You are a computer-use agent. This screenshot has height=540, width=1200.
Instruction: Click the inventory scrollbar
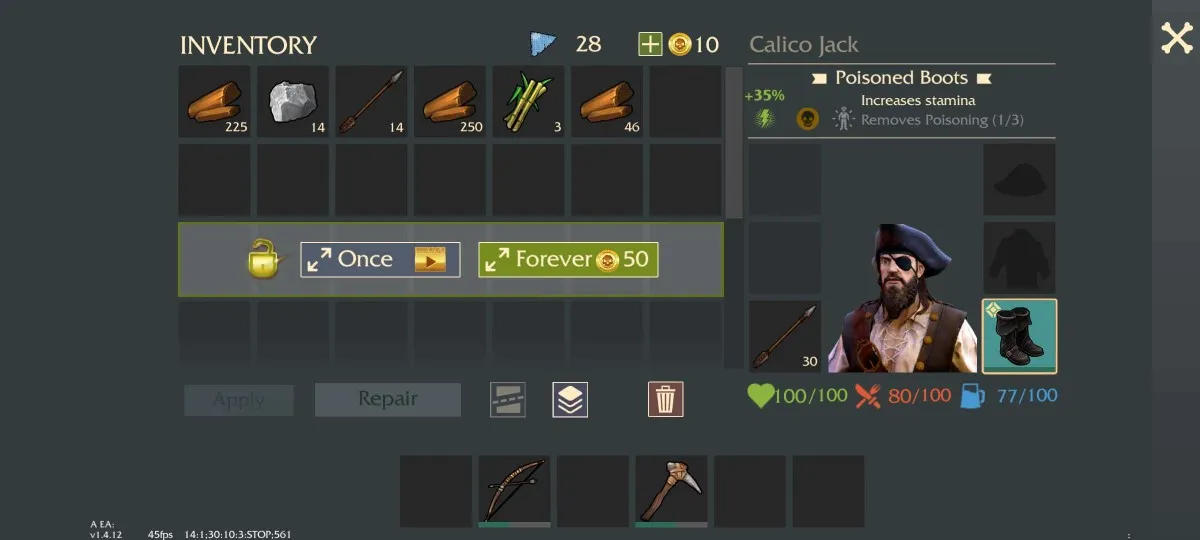point(734,140)
